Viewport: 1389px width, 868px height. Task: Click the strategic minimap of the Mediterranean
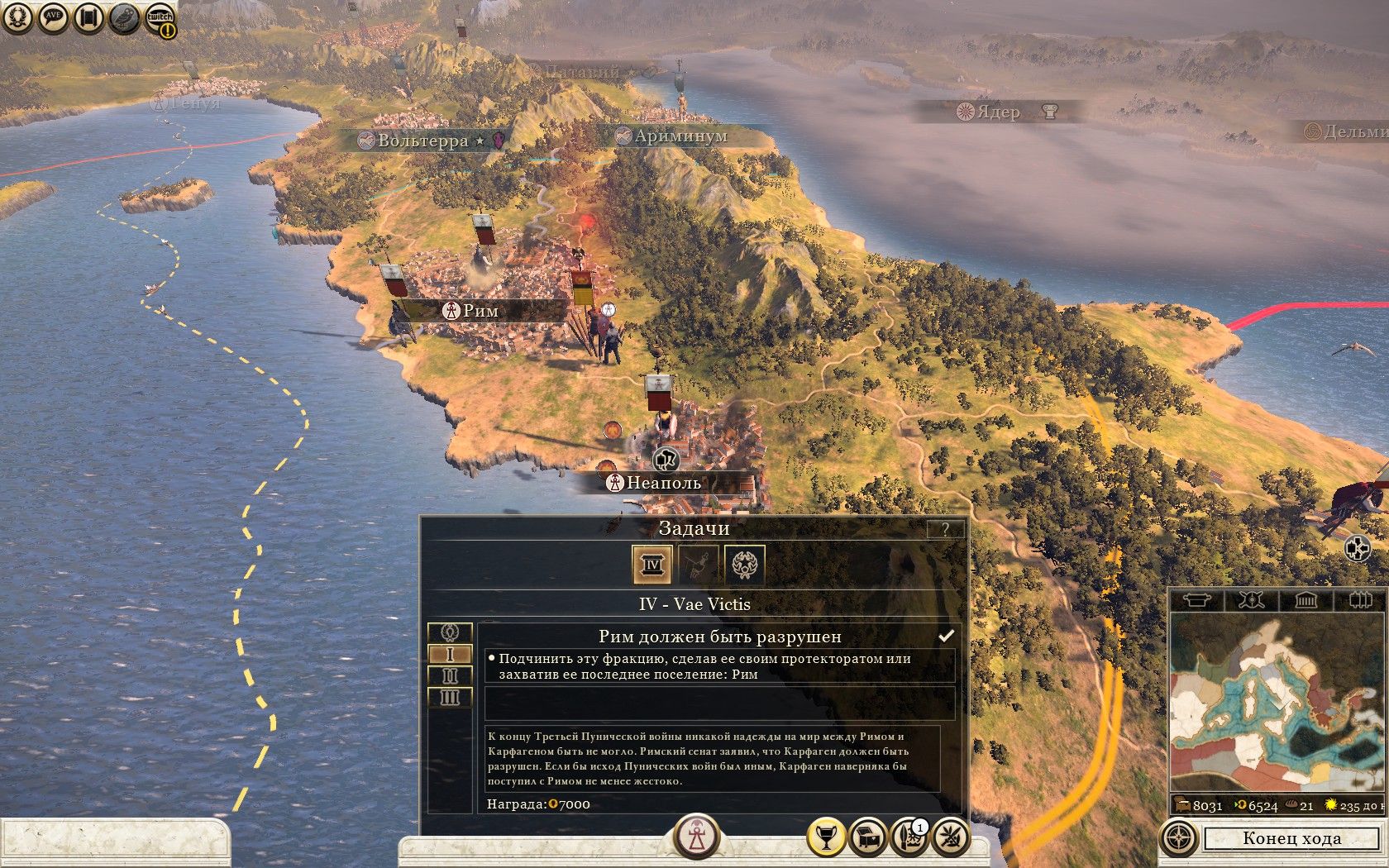coord(1277,703)
